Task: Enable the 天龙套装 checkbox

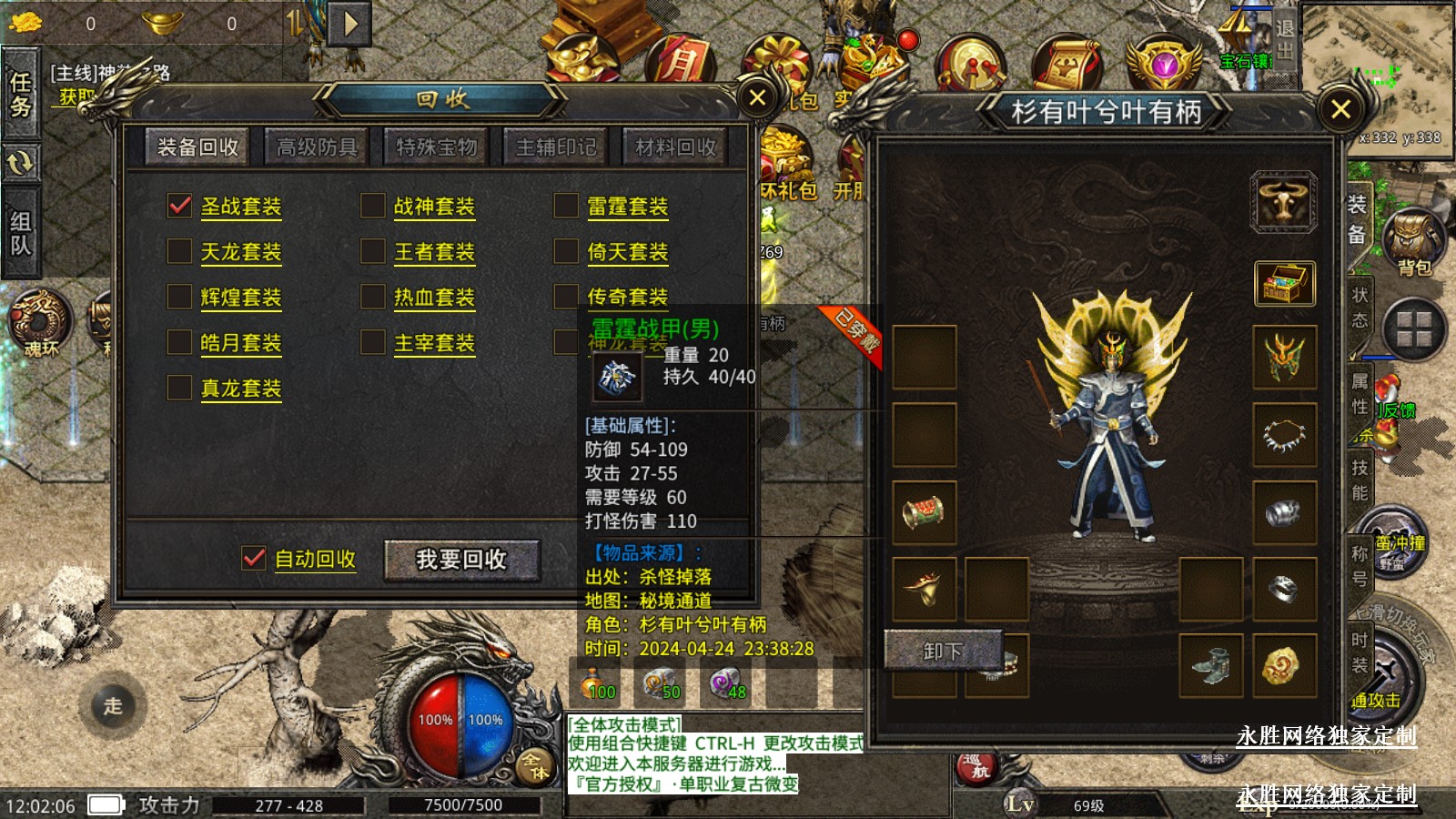Action: (x=180, y=251)
